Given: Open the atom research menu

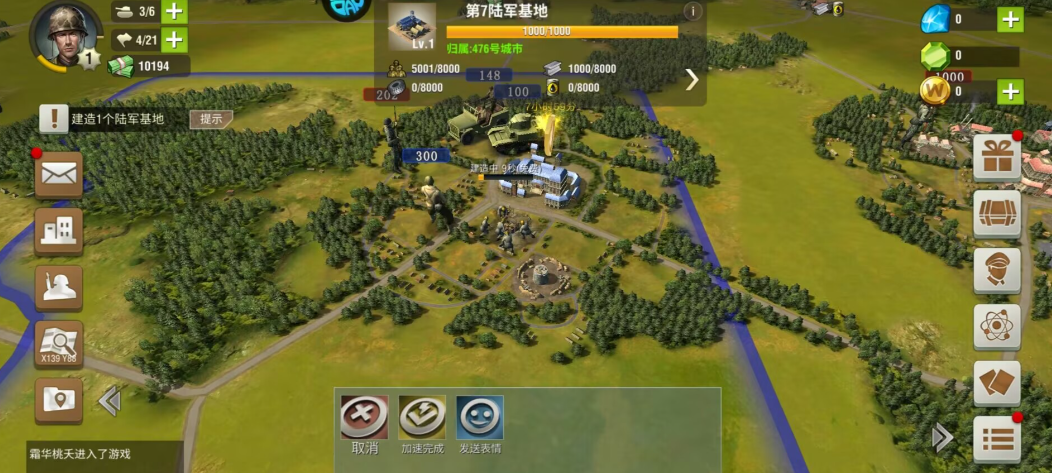Looking at the screenshot, I should click(x=997, y=326).
